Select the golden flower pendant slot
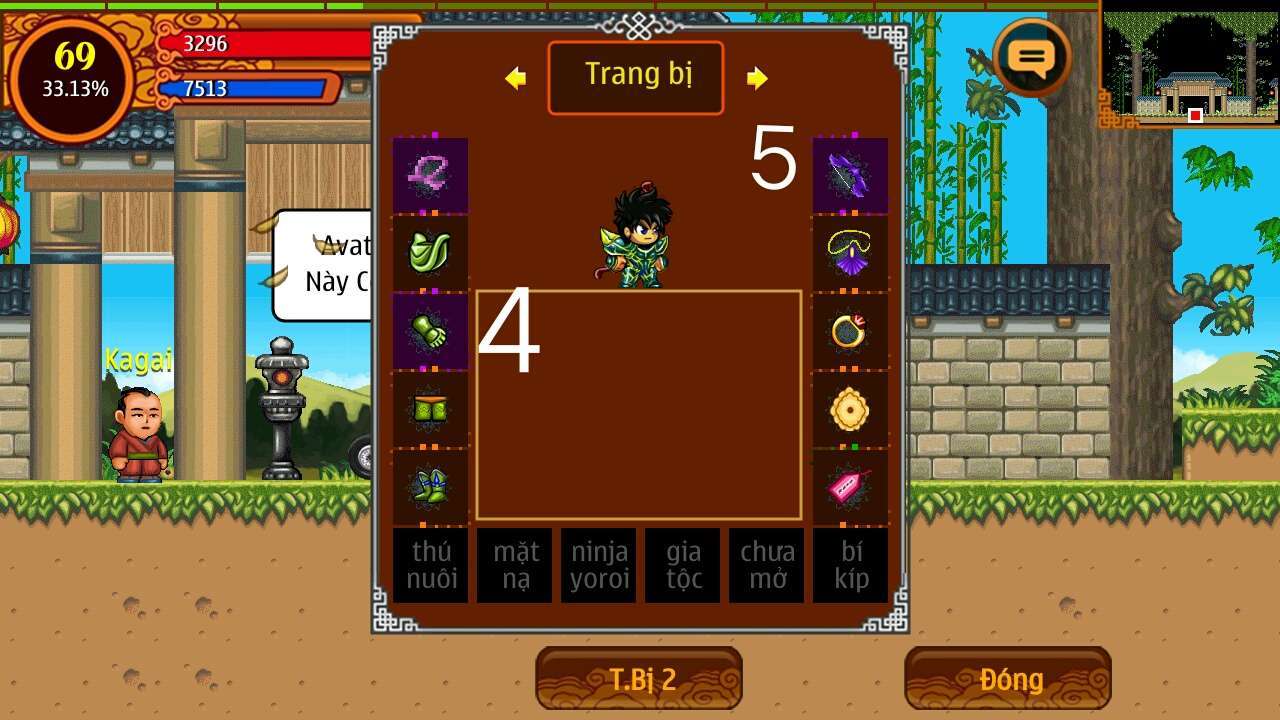 coord(850,409)
